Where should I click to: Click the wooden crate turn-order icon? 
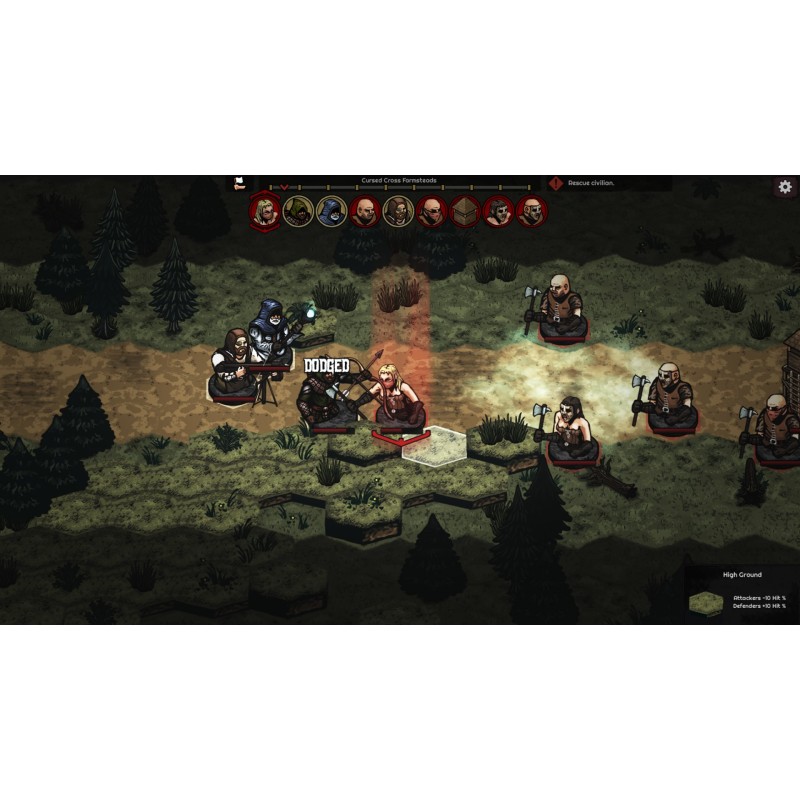464,210
